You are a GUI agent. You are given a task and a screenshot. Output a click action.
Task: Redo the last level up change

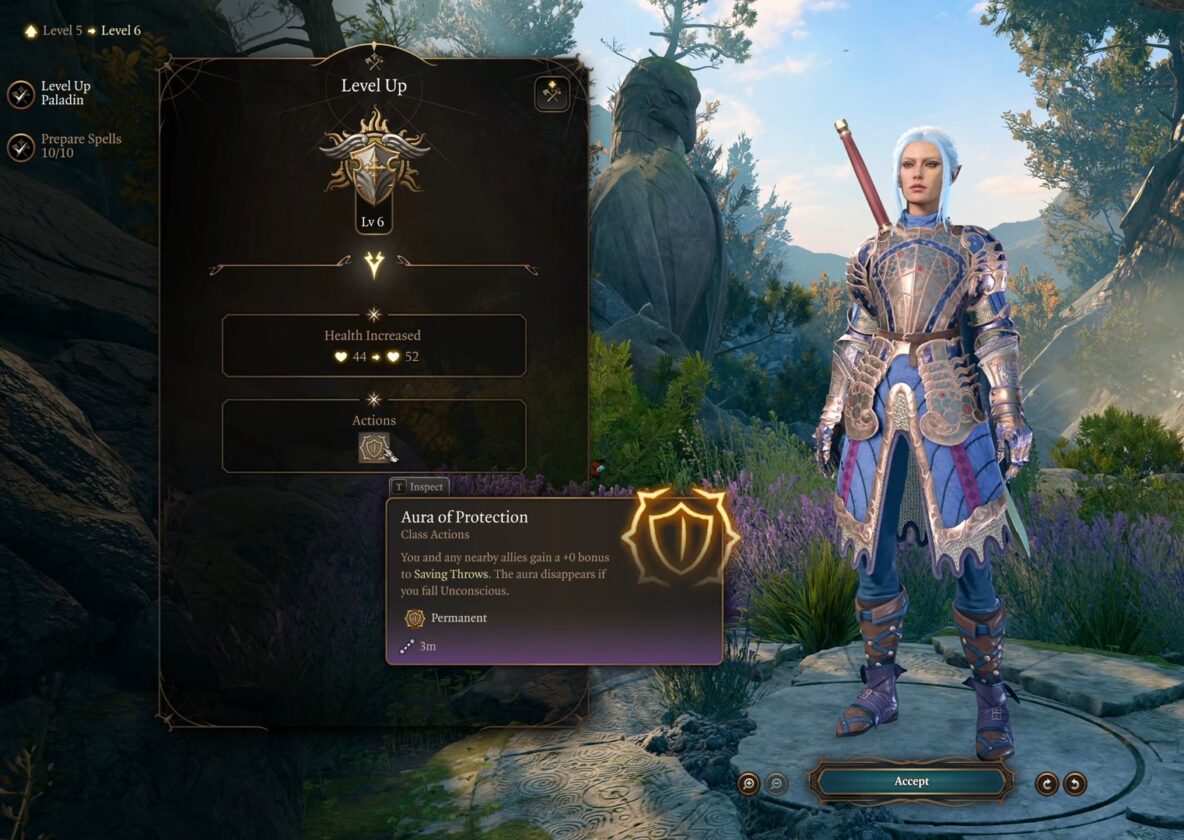click(x=1047, y=783)
